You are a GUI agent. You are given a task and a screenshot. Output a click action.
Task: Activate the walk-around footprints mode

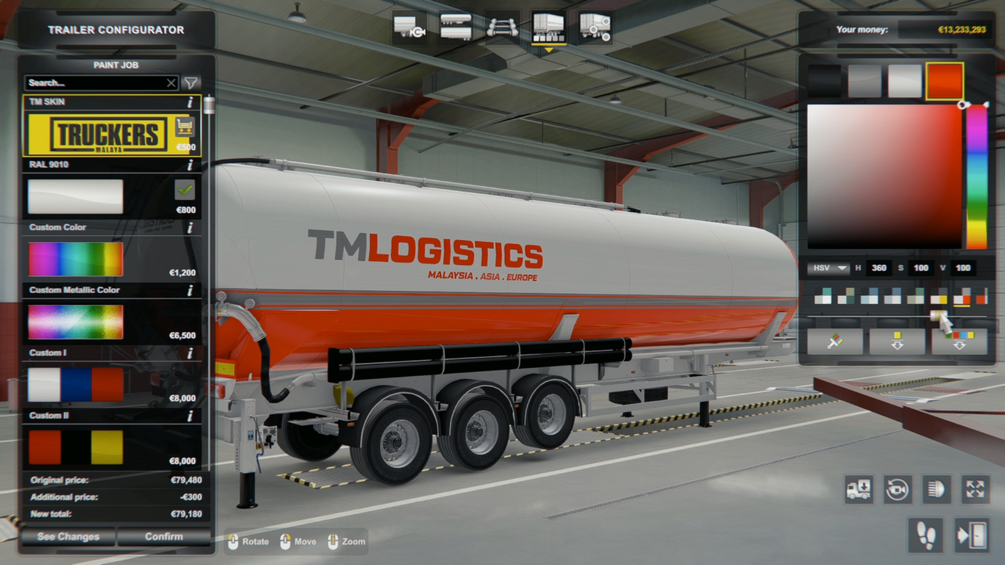(x=926, y=535)
